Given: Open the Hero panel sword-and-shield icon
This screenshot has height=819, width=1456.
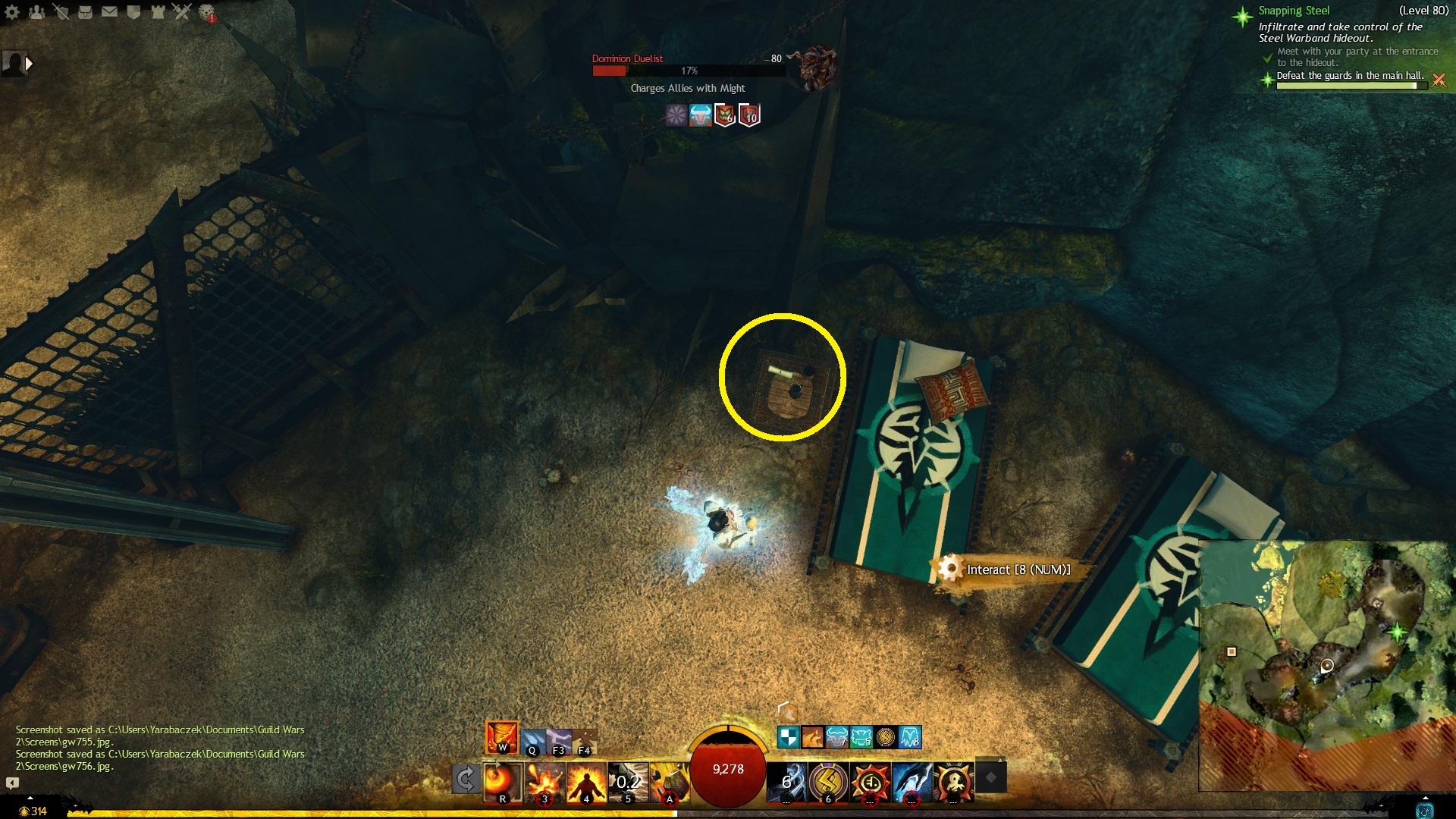Looking at the screenshot, I should 61,12.
